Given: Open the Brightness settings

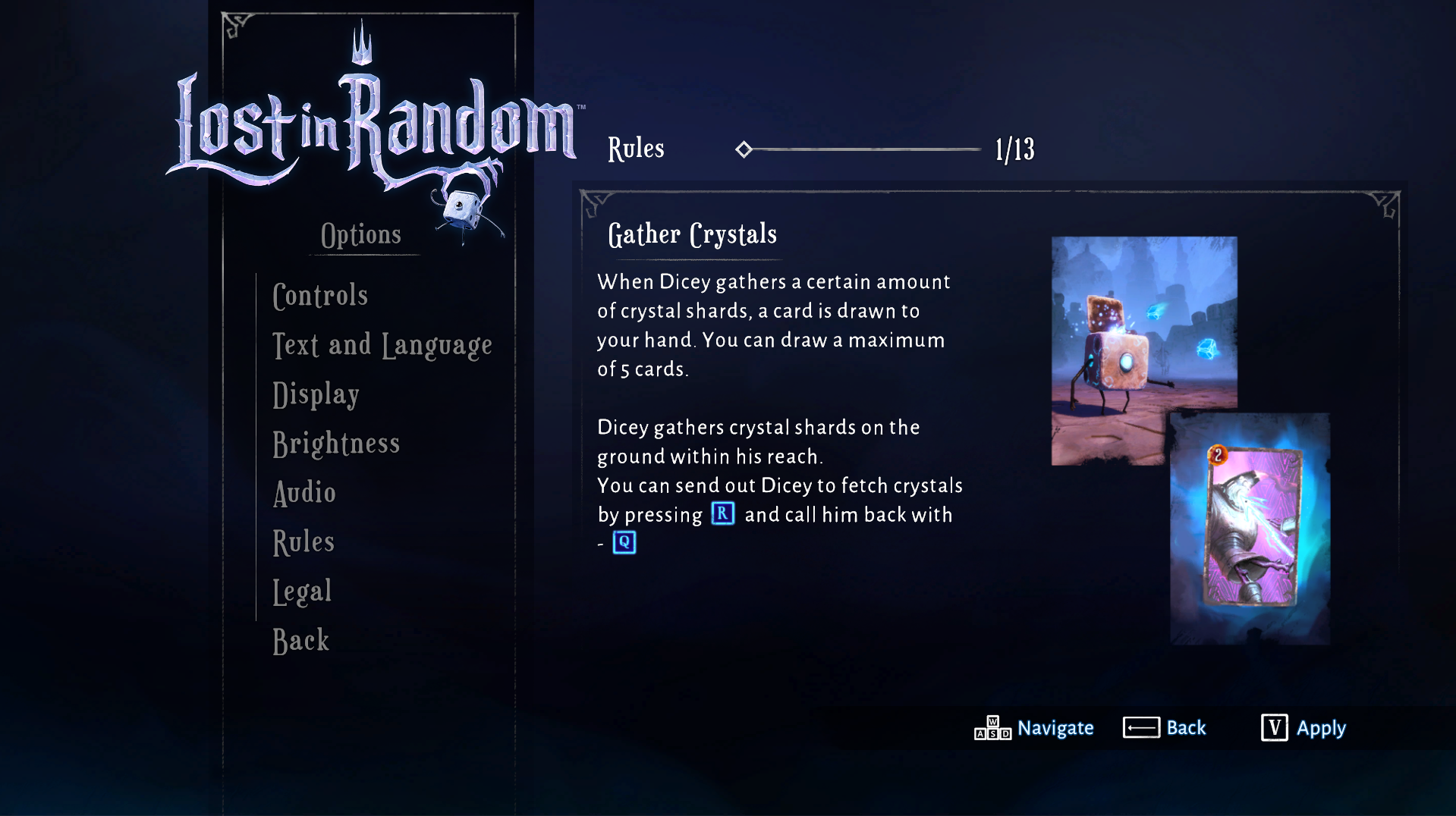Looking at the screenshot, I should pos(336,444).
